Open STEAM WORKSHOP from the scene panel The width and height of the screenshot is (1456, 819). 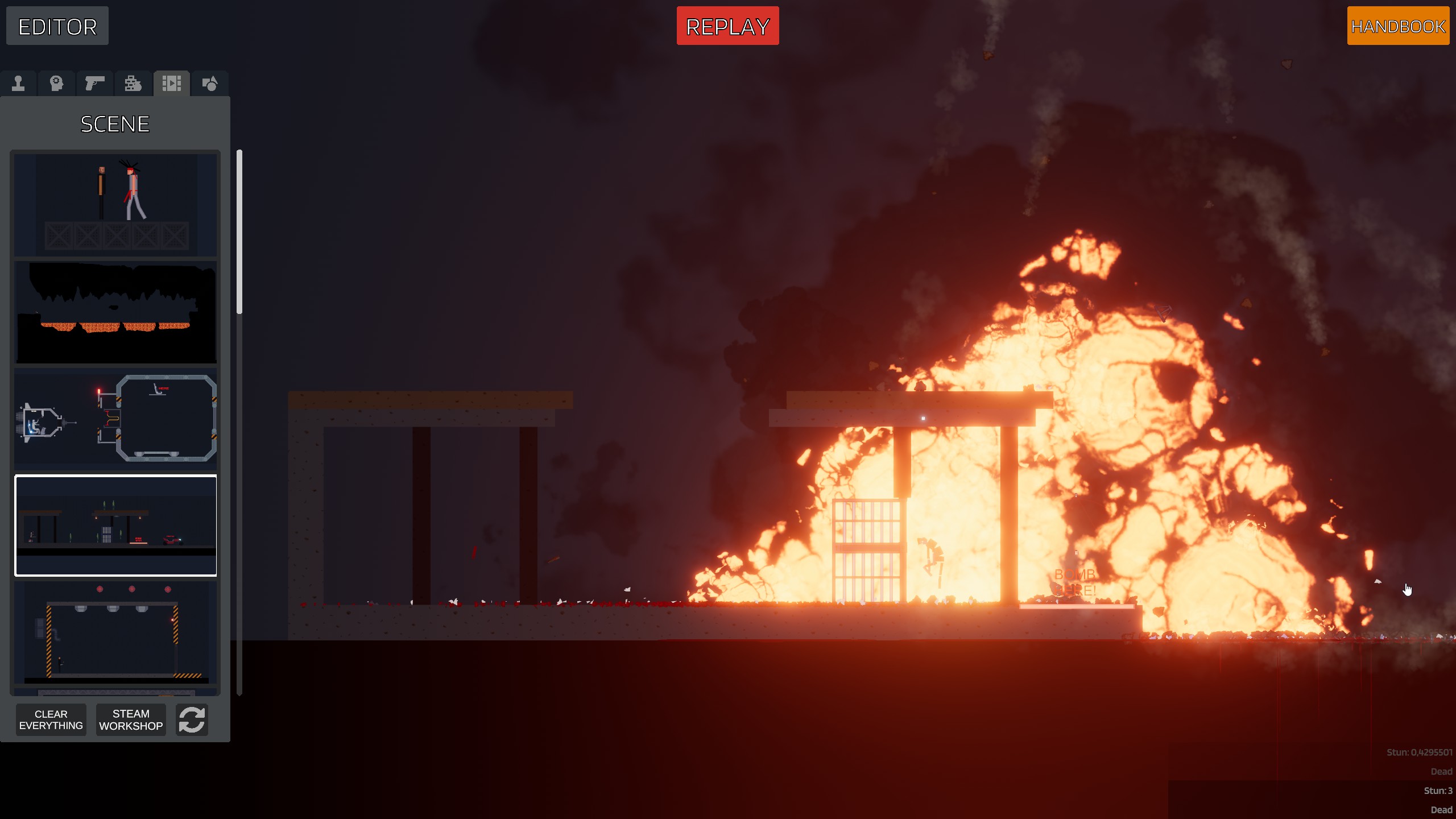coord(130,719)
